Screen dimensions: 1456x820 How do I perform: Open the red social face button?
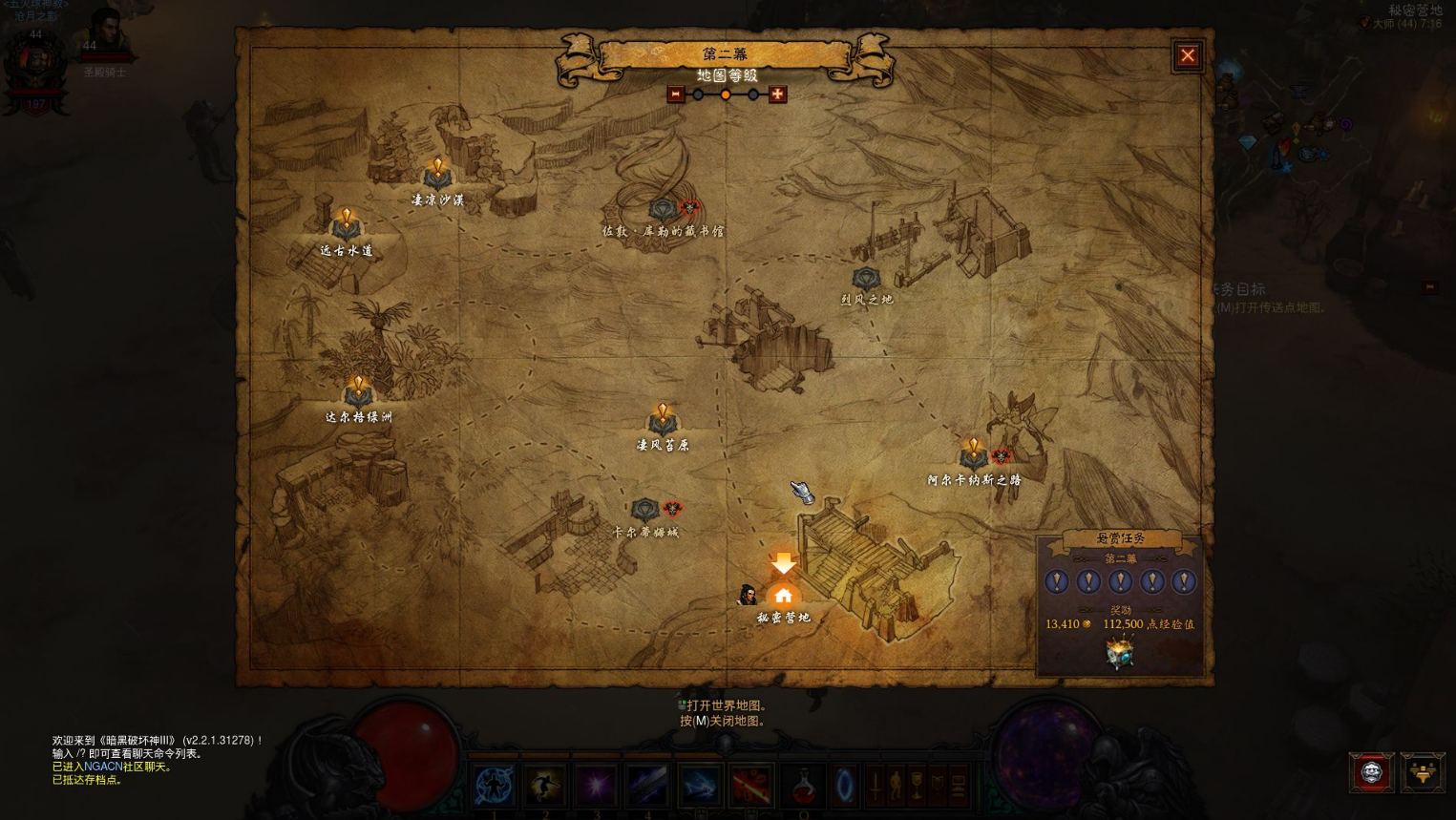[1371, 772]
